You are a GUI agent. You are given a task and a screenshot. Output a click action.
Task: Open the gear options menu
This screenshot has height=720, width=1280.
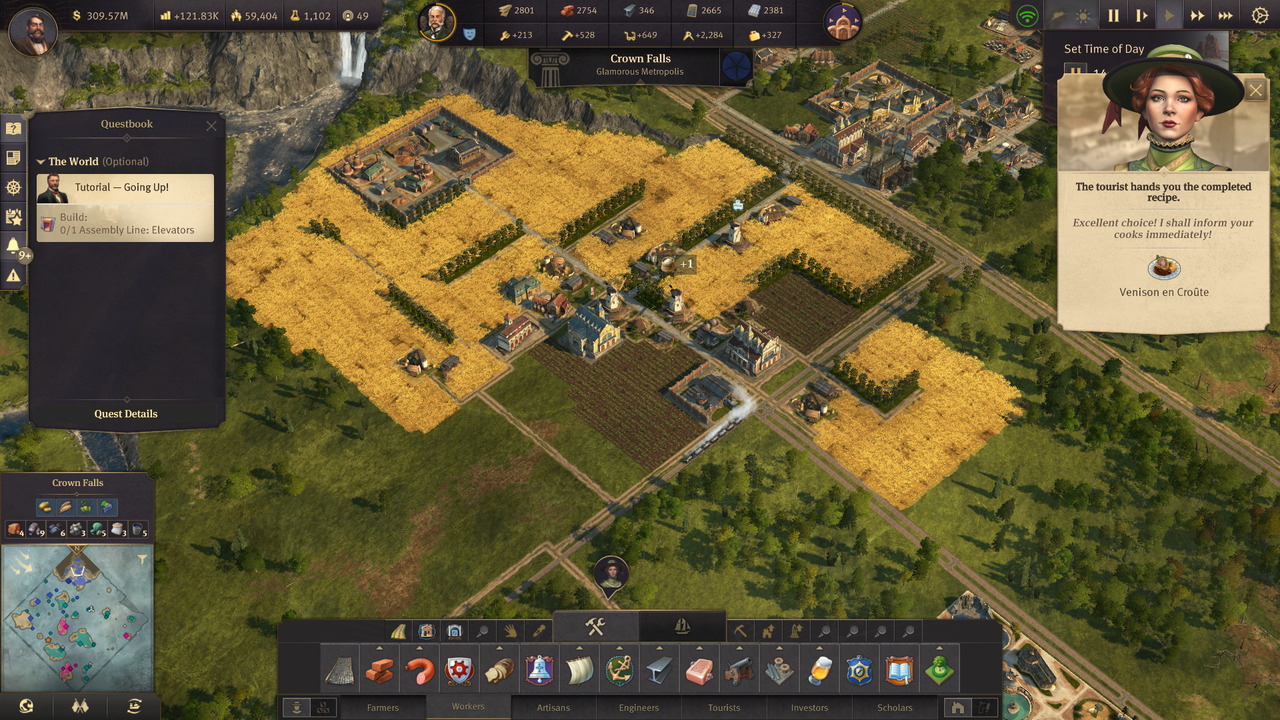click(1260, 16)
